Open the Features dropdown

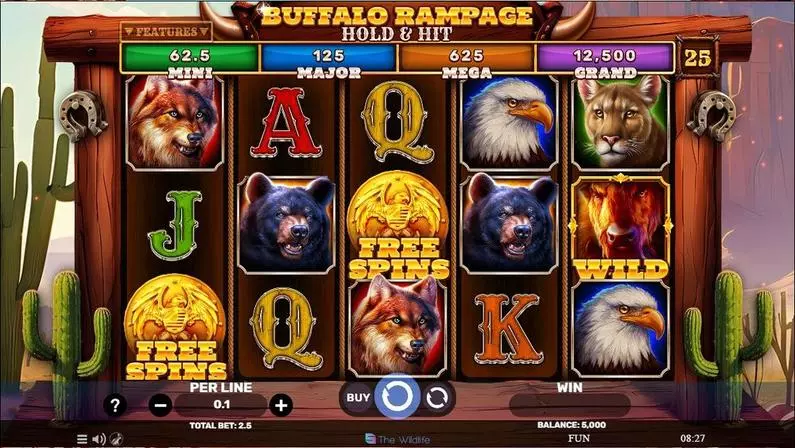159,32
